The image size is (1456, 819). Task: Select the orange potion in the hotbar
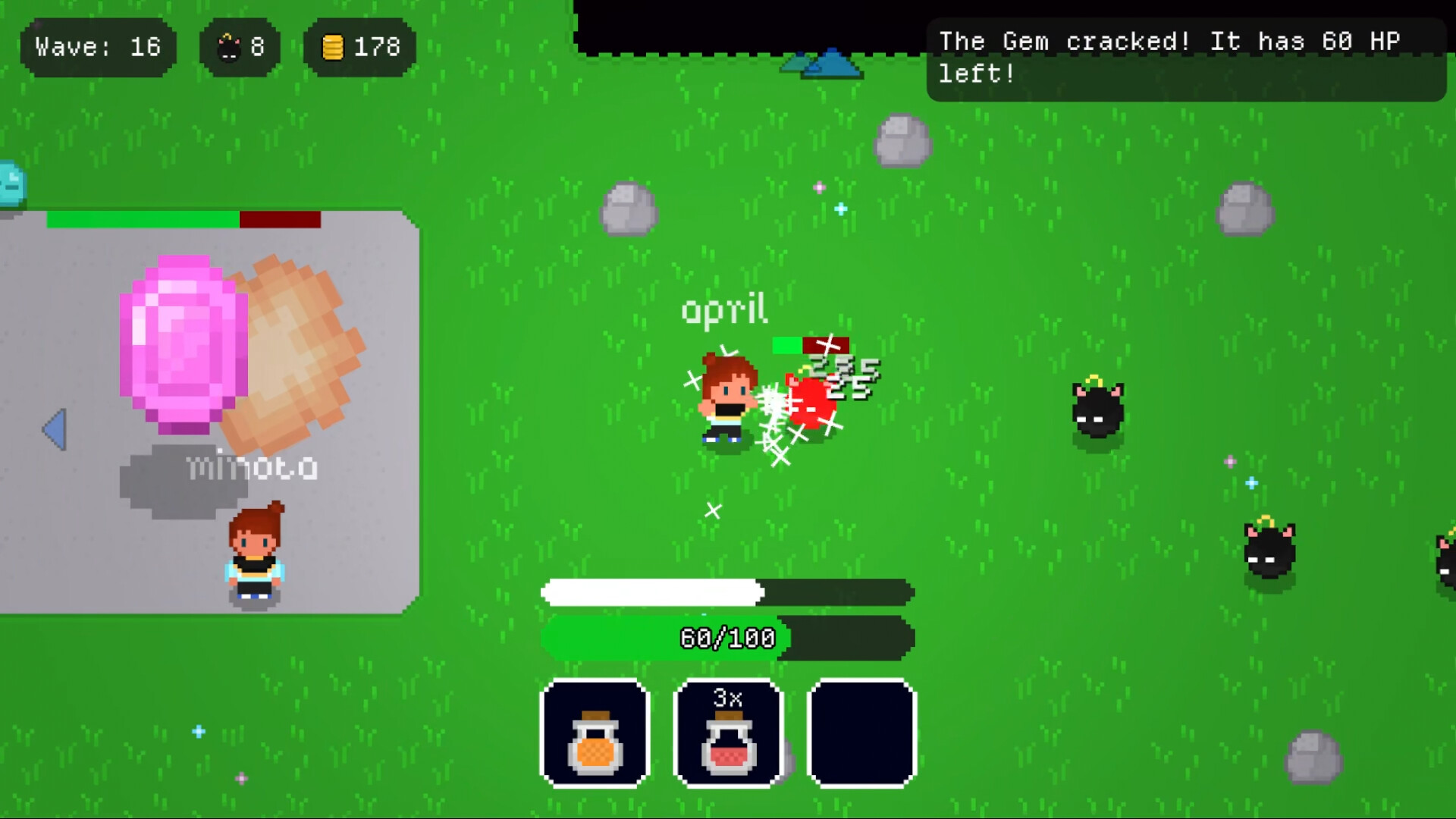point(595,734)
